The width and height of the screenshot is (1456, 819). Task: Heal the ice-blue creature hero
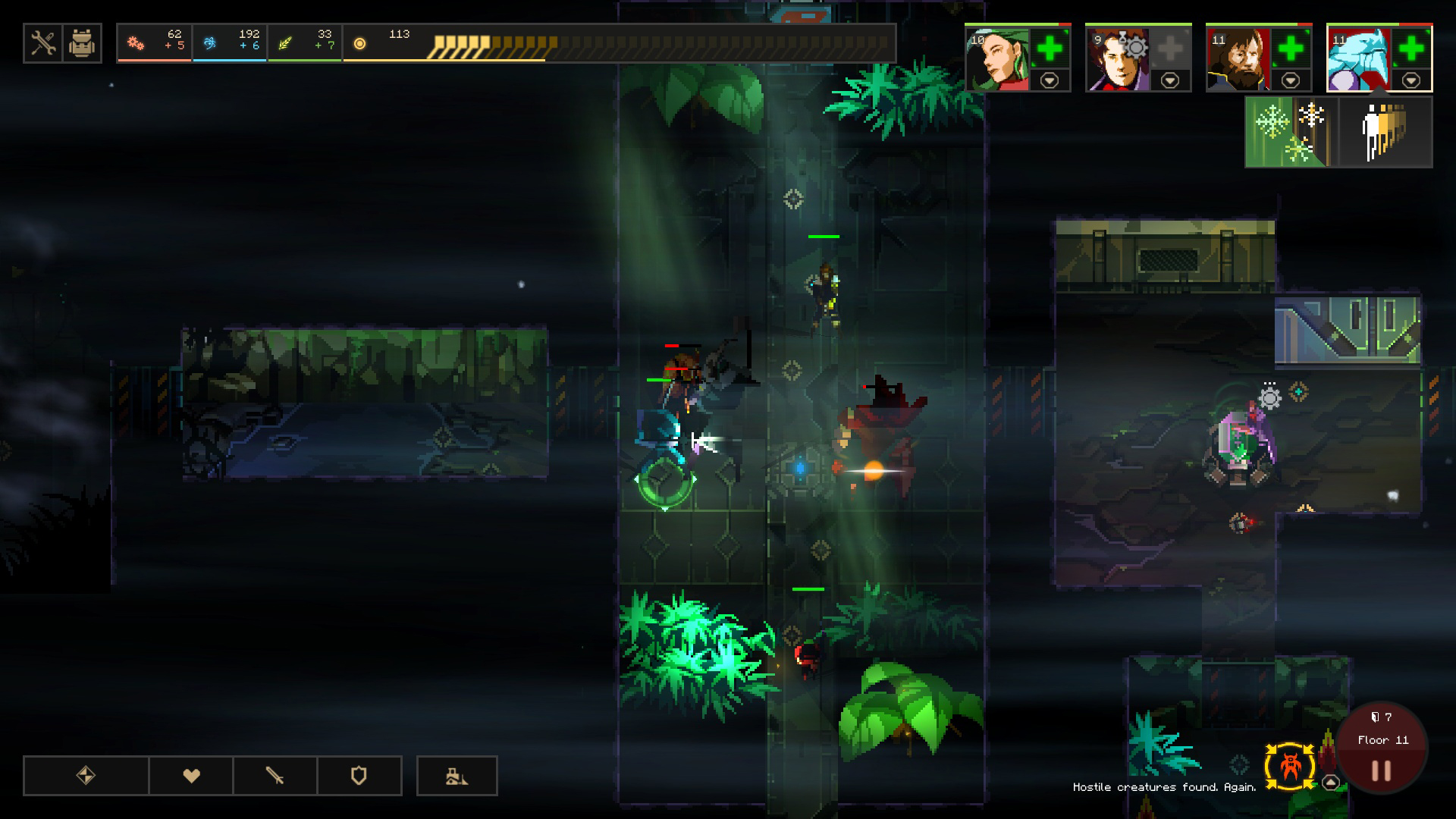point(1411,49)
